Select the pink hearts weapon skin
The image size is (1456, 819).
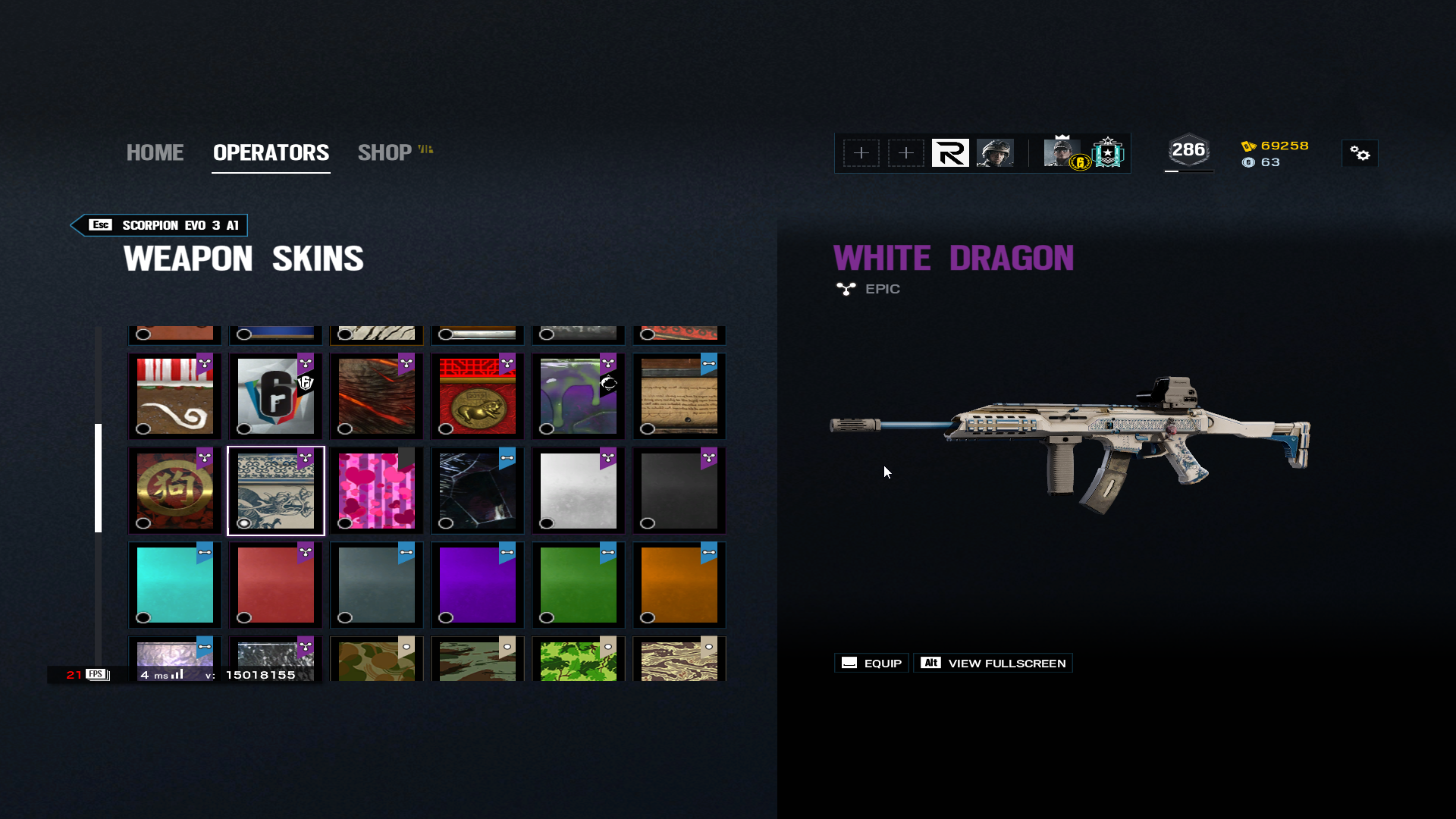376,491
